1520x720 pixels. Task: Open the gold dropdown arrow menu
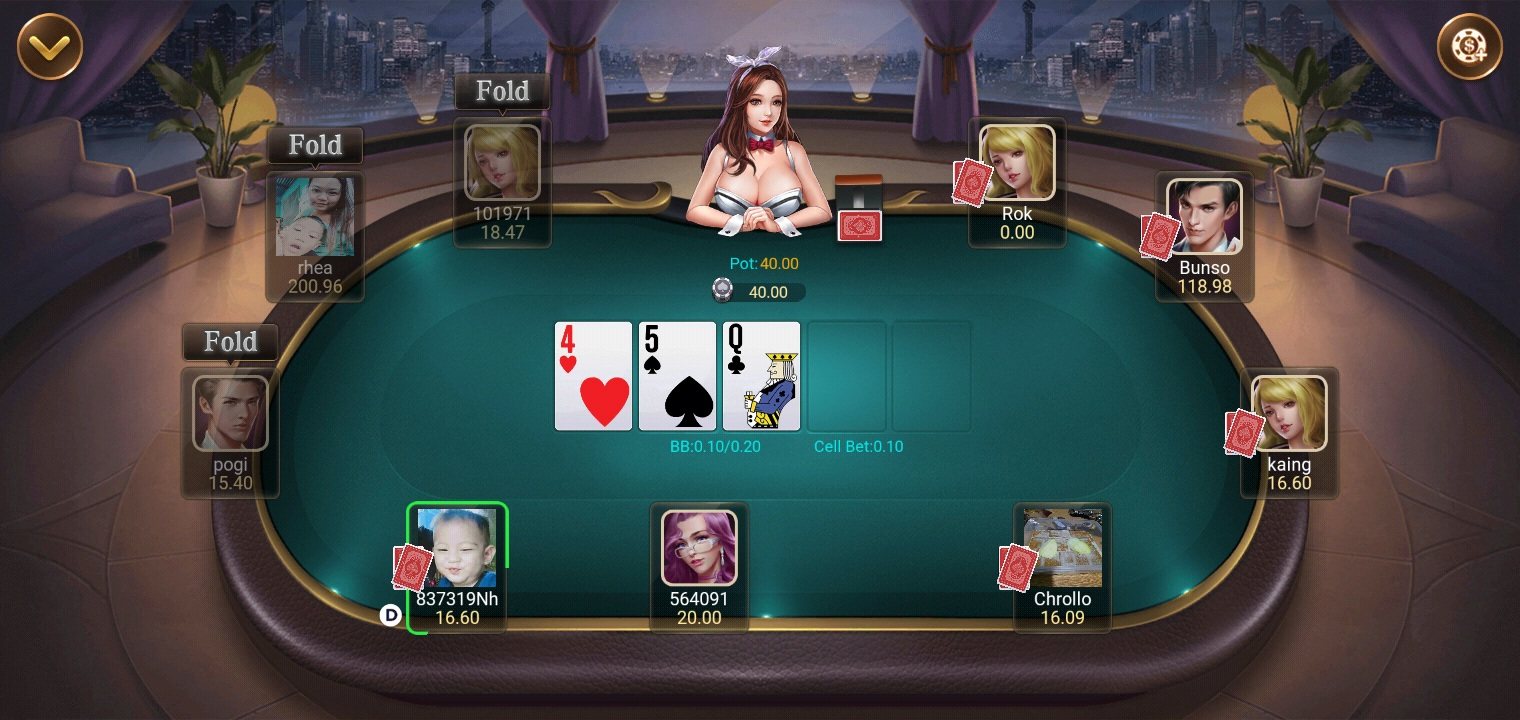click(49, 46)
